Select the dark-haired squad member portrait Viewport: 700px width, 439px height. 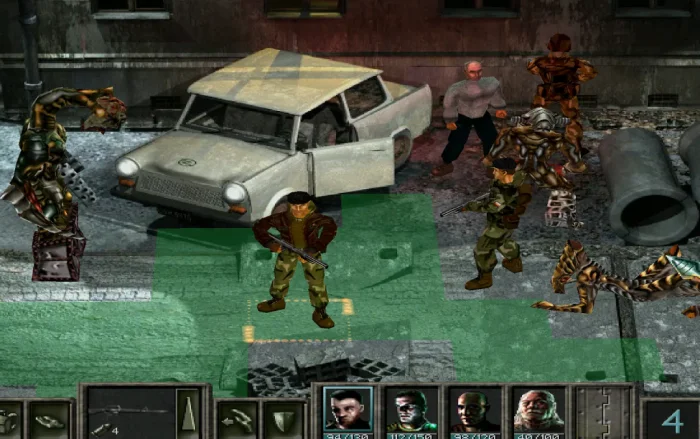[x=348, y=410]
